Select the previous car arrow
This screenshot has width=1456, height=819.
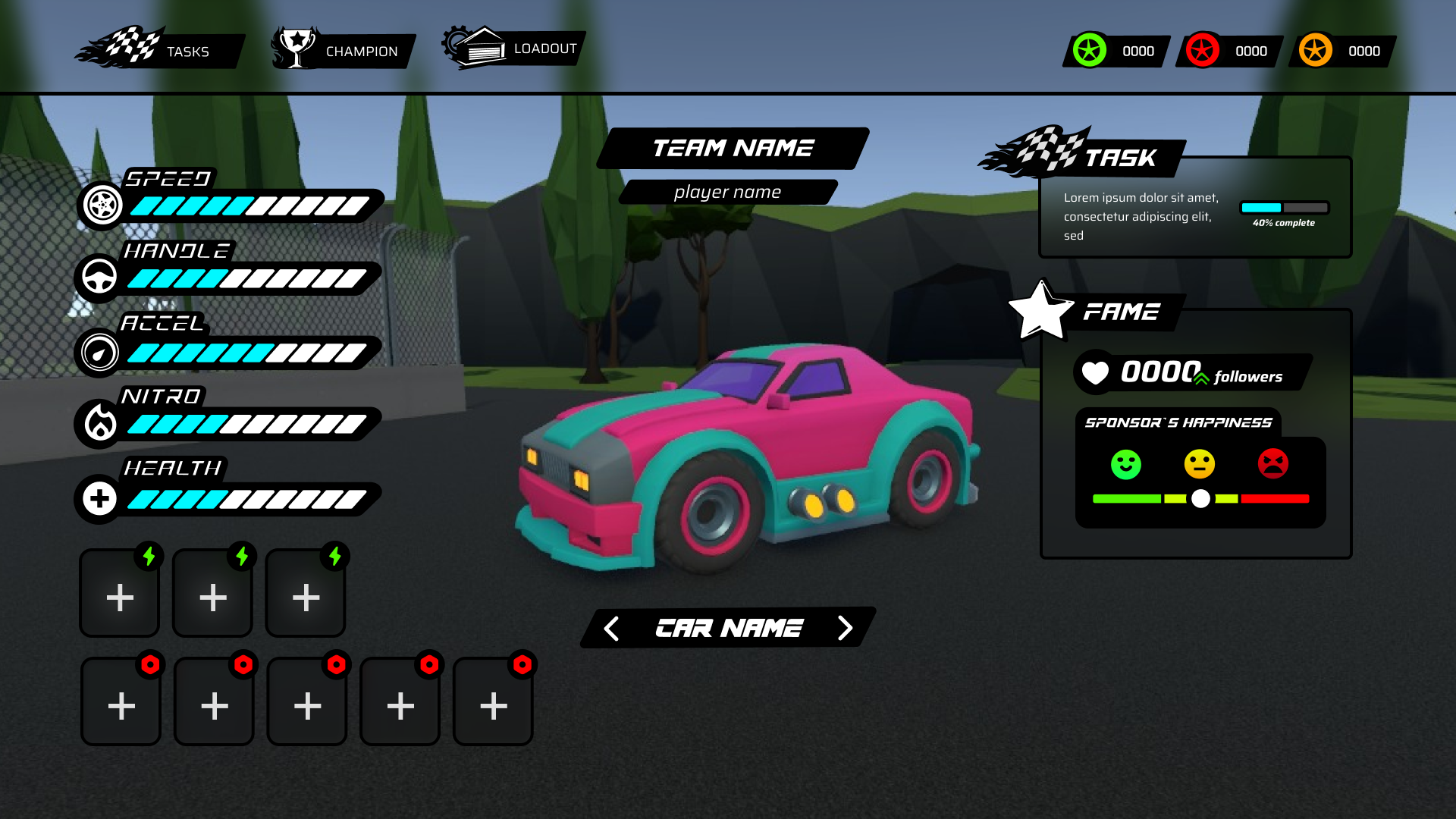tap(611, 628)
